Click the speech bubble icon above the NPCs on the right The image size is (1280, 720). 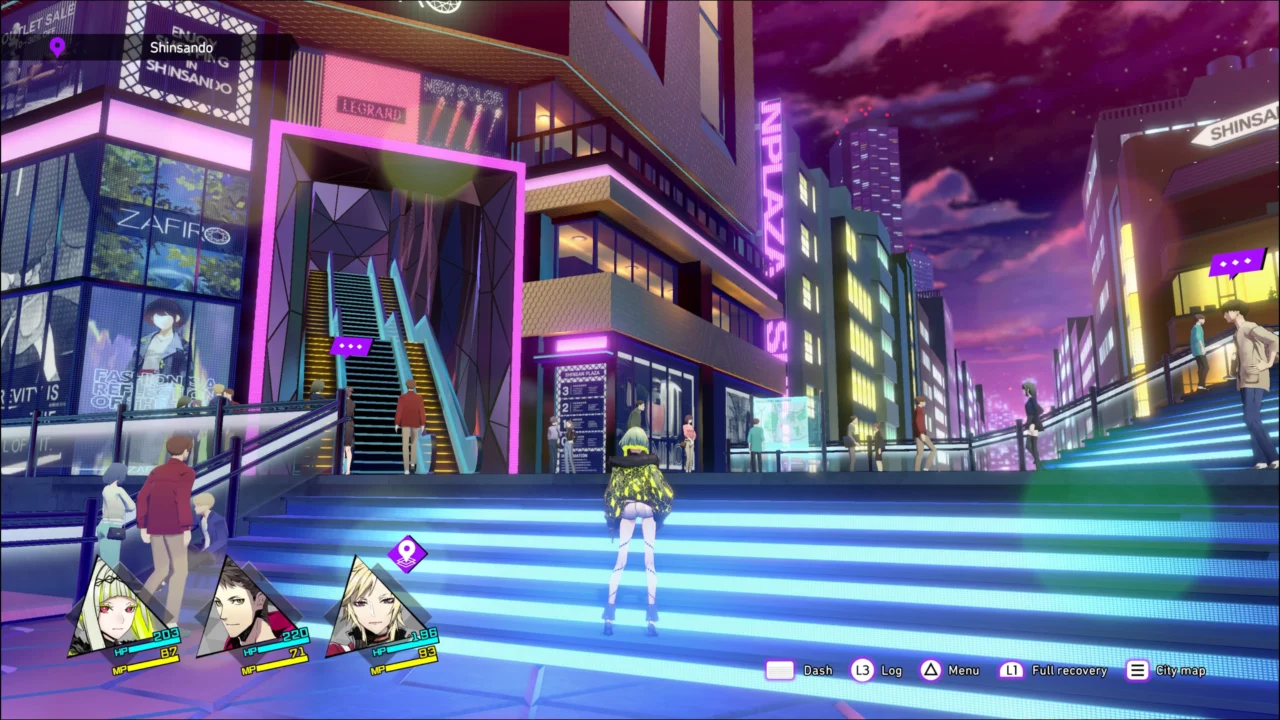[x=1236, y=262]
